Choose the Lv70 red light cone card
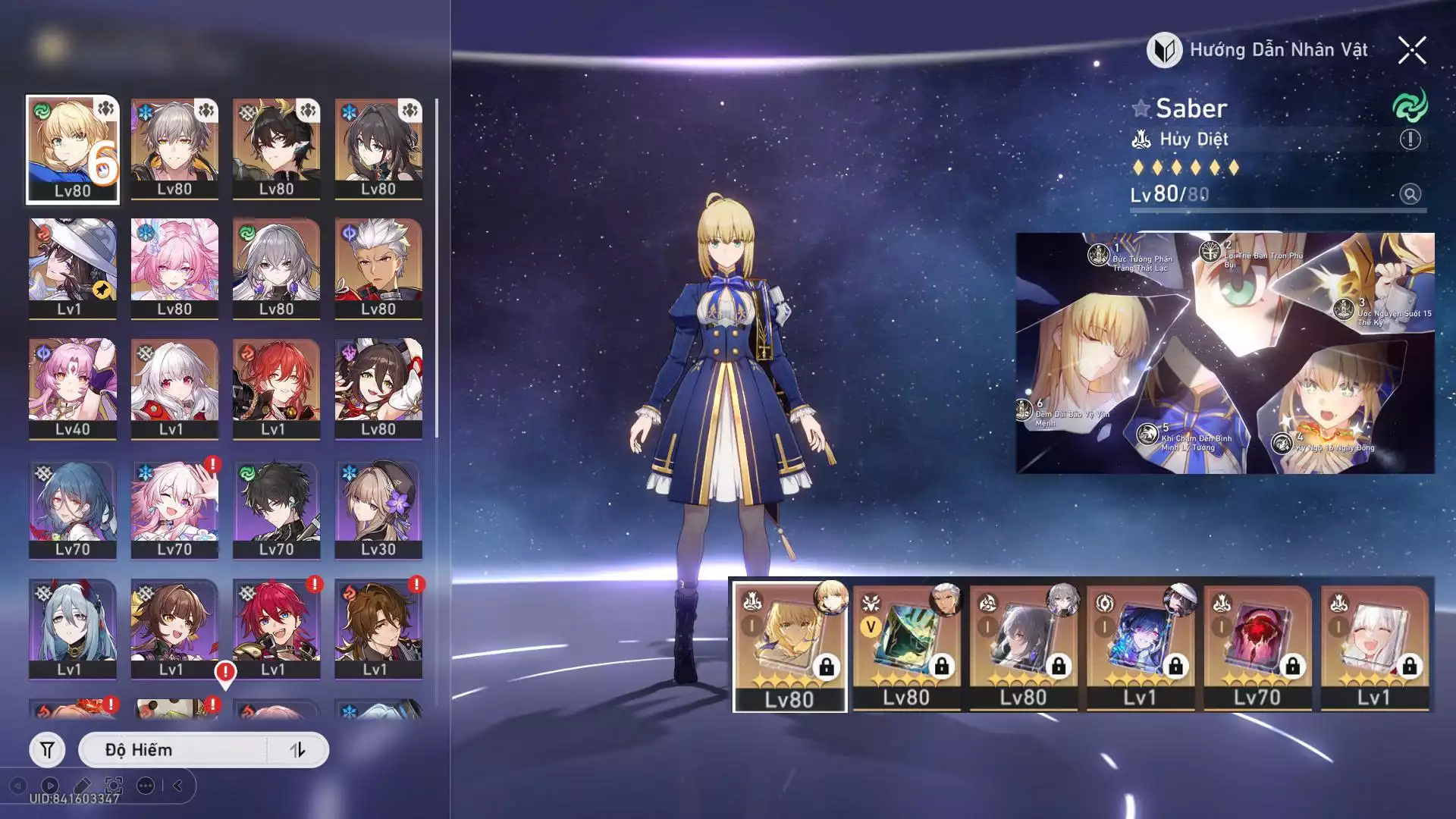1456x819 pixels. coord(1257,647)
